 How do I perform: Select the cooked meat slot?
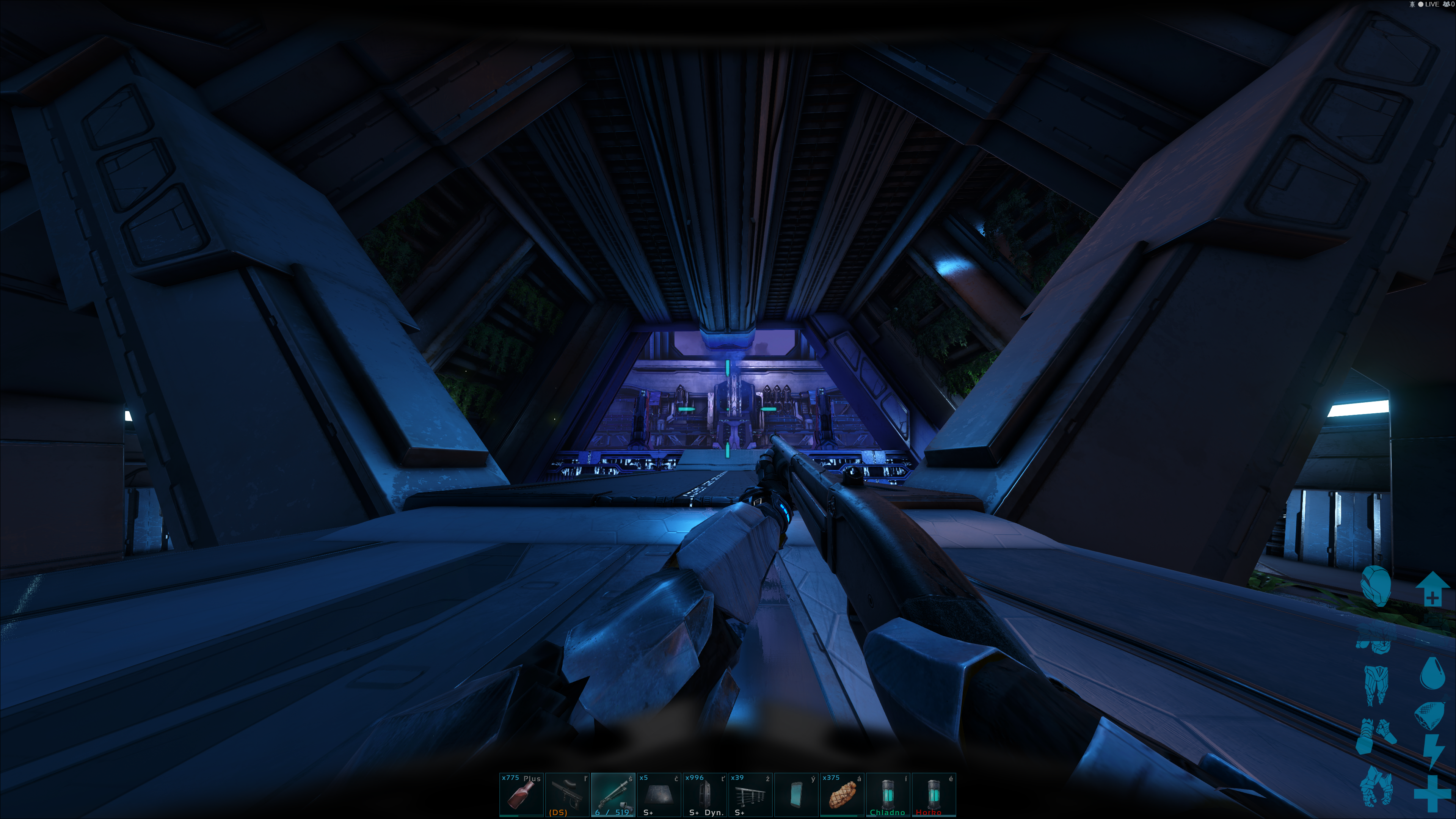pyautogui.click(x=842, y=794)
